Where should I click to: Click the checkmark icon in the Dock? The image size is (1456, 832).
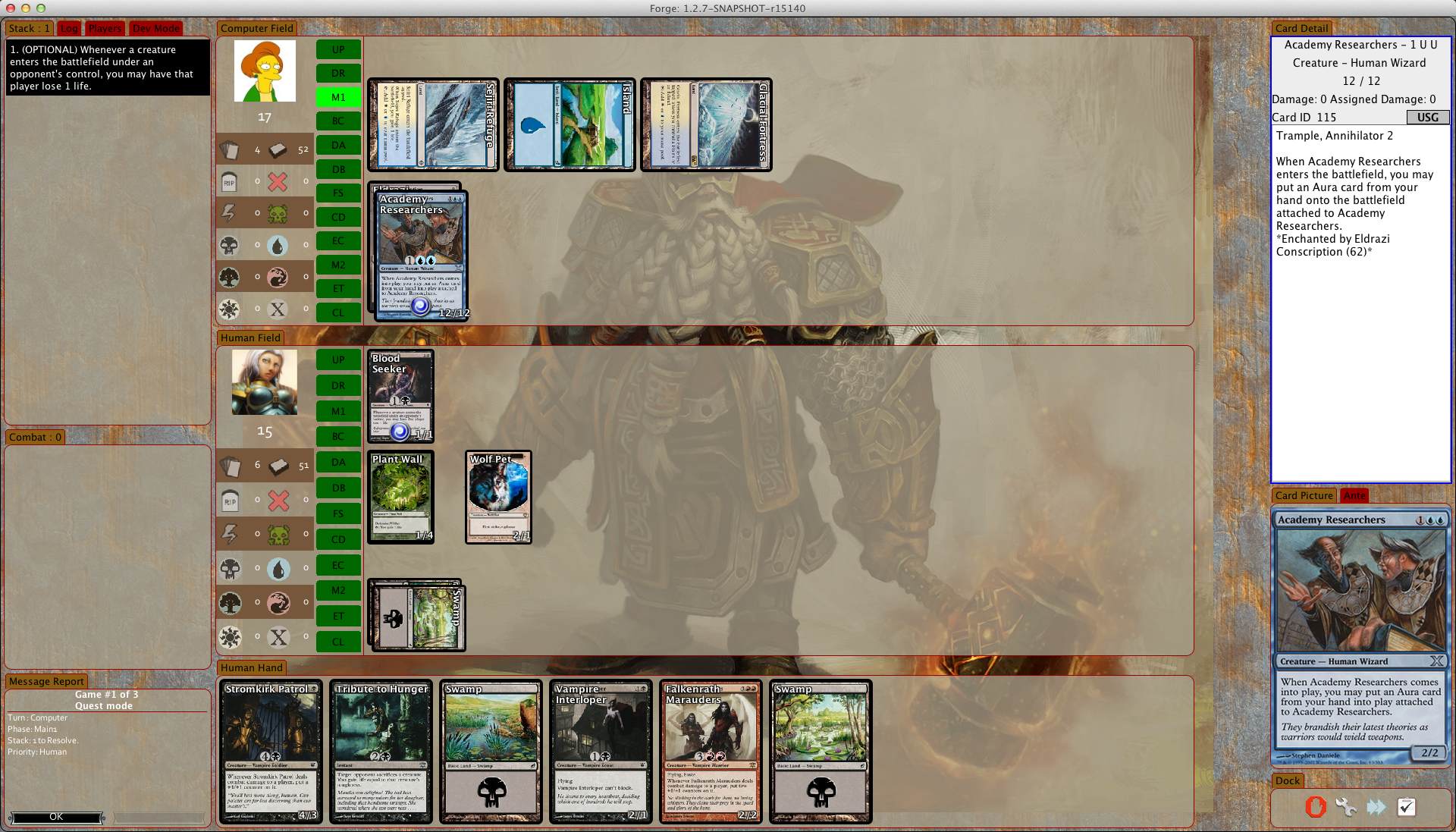(x=1406, y=807)
